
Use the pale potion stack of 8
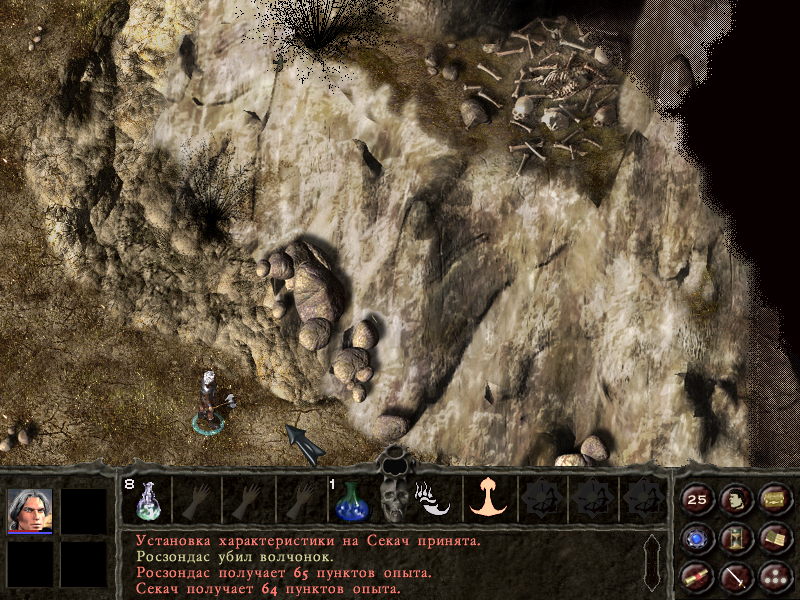point(147,498)
